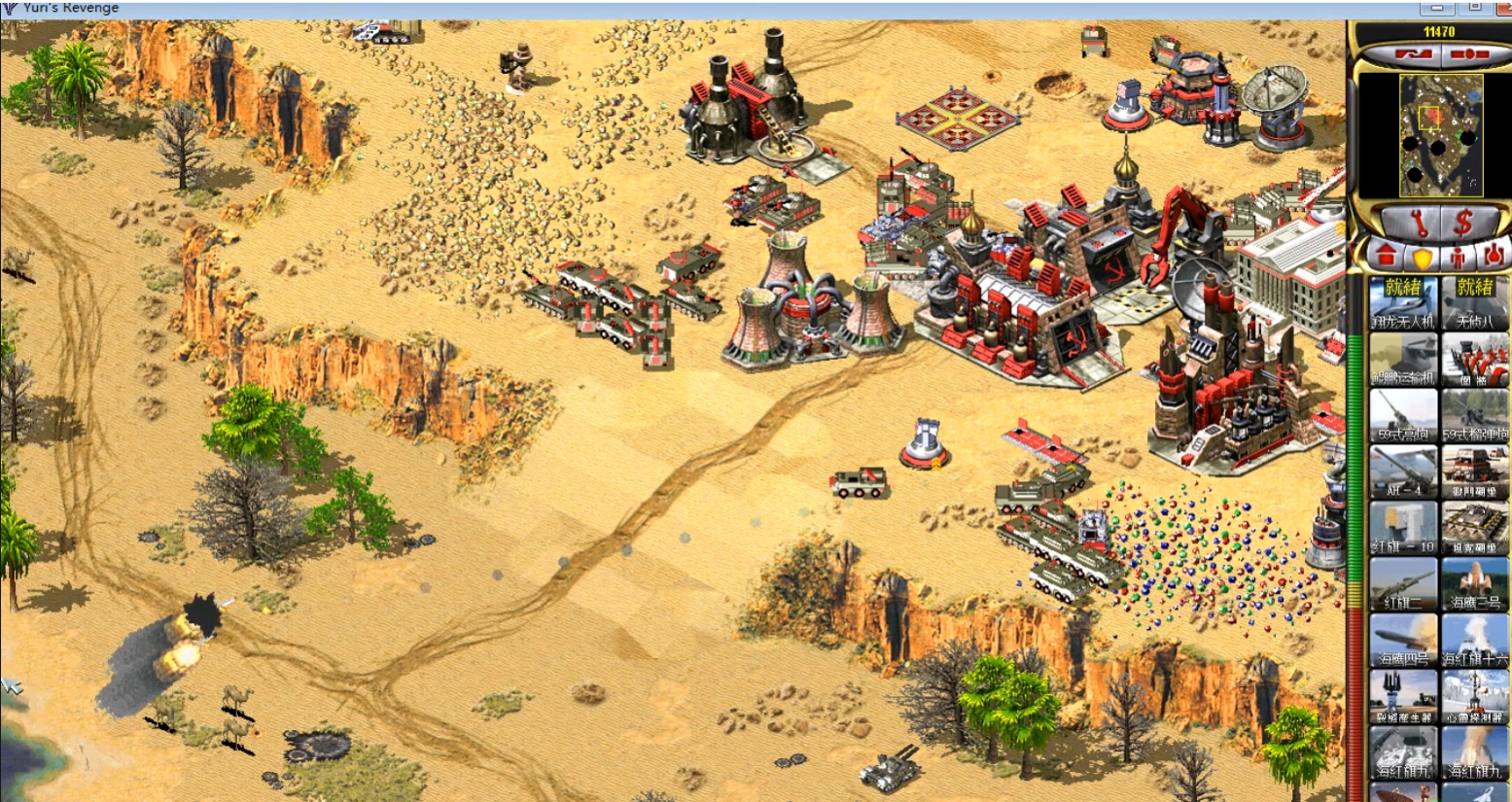Choose the 鲲鹏运输机 build icon
1512x802 pixels.
(1403, 359)
